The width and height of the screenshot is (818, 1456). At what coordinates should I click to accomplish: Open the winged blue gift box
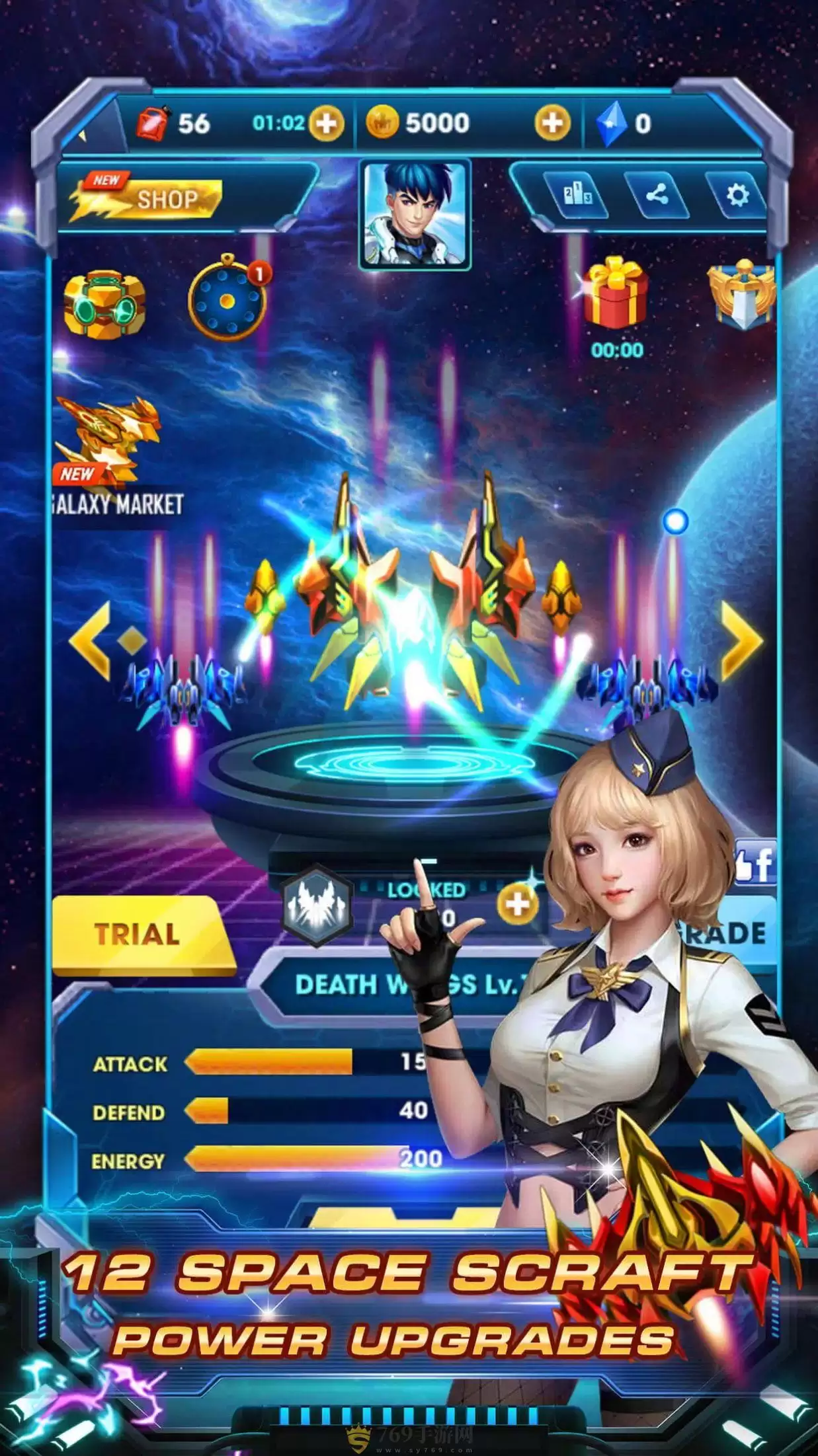click(x=742, y=294)
